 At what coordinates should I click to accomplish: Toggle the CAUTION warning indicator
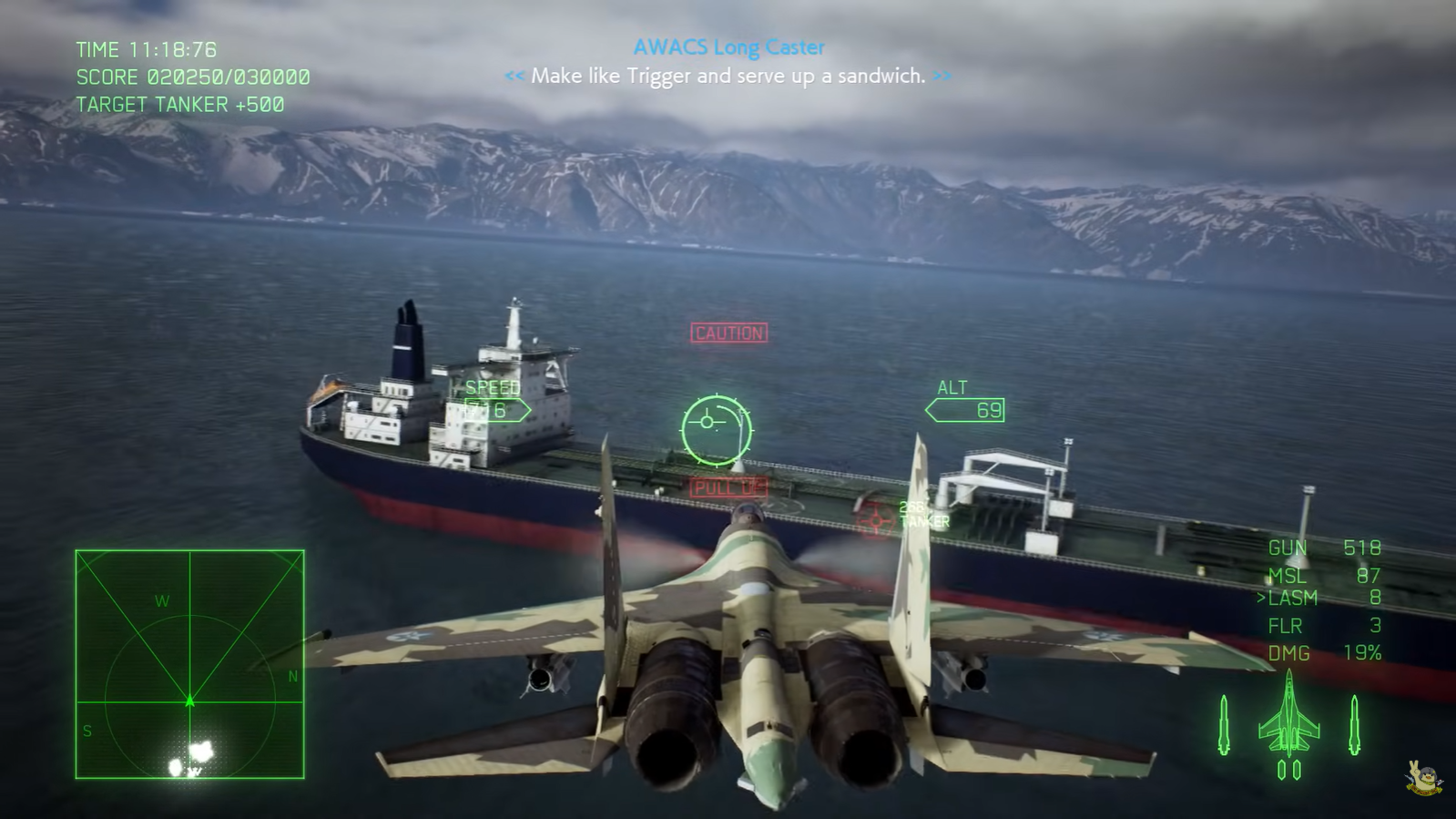point(728,333)
